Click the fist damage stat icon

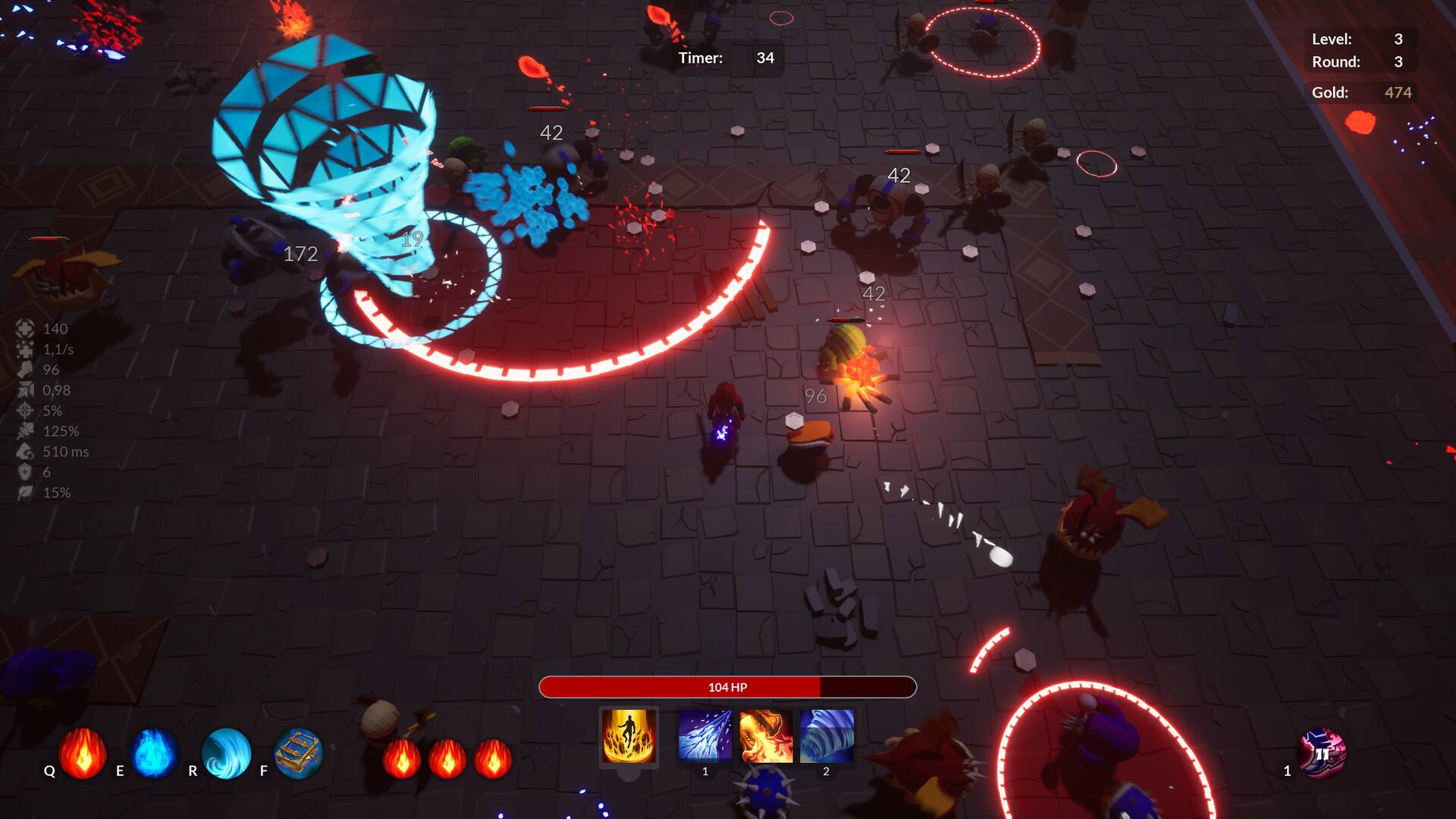25,369
